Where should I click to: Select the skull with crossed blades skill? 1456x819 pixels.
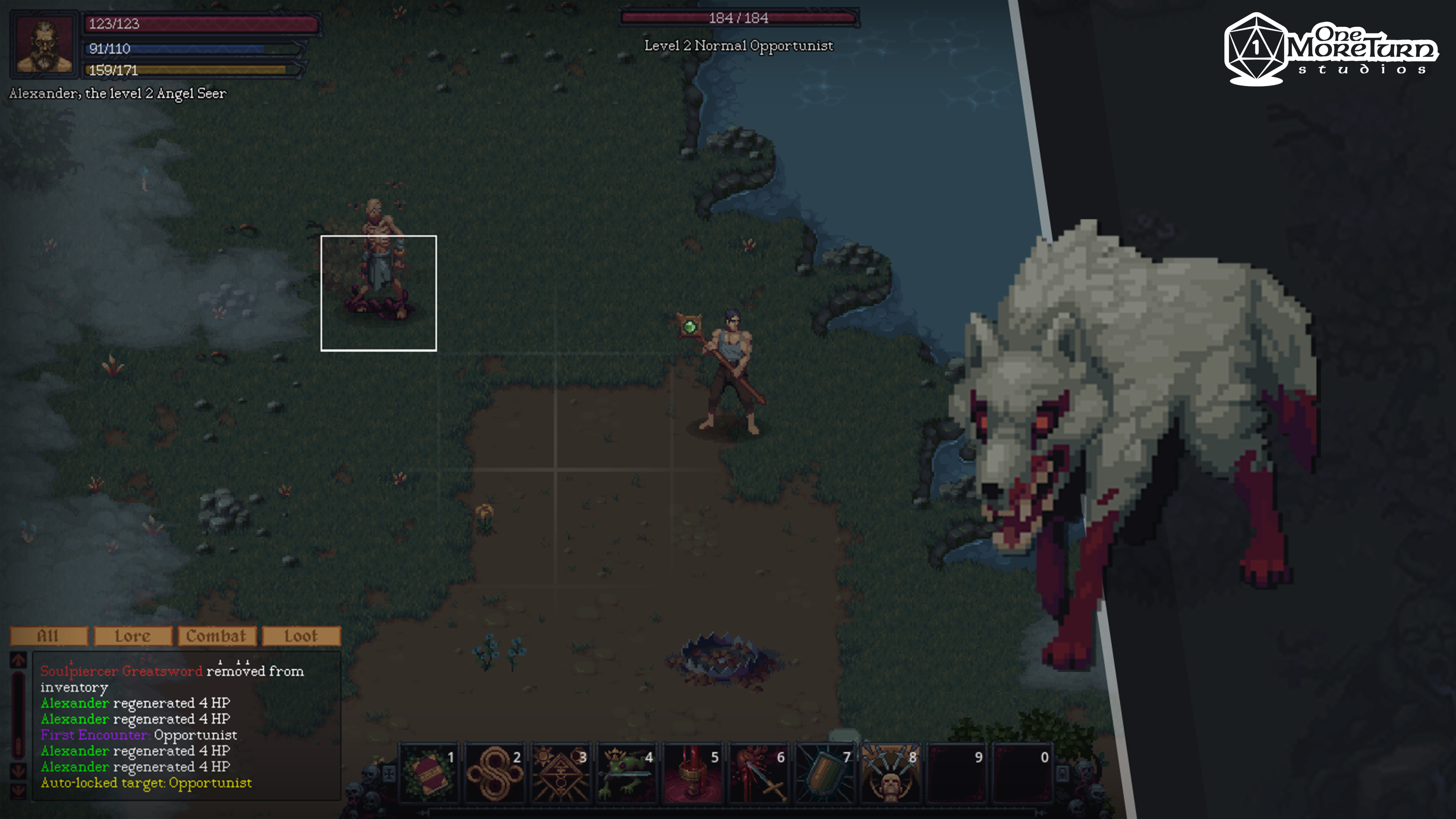pyautogui.click(x=890, y=773)
